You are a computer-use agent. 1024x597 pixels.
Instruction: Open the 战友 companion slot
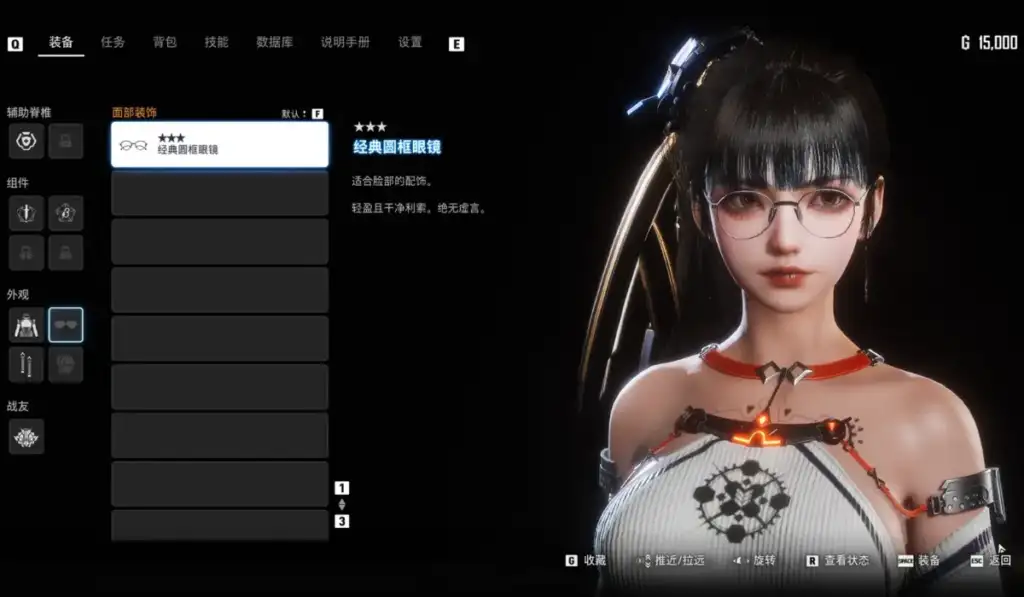[x=26, y=436]
